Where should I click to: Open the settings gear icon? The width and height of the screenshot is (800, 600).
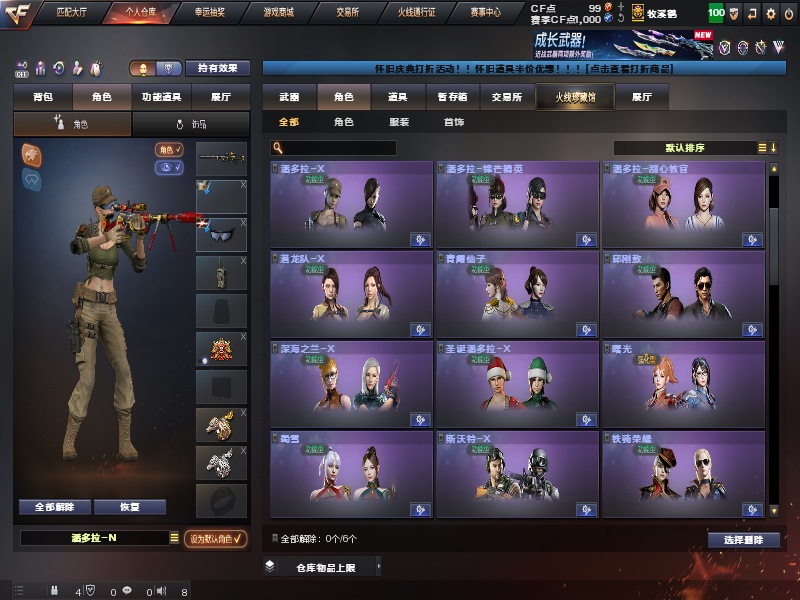coord(770,14)
